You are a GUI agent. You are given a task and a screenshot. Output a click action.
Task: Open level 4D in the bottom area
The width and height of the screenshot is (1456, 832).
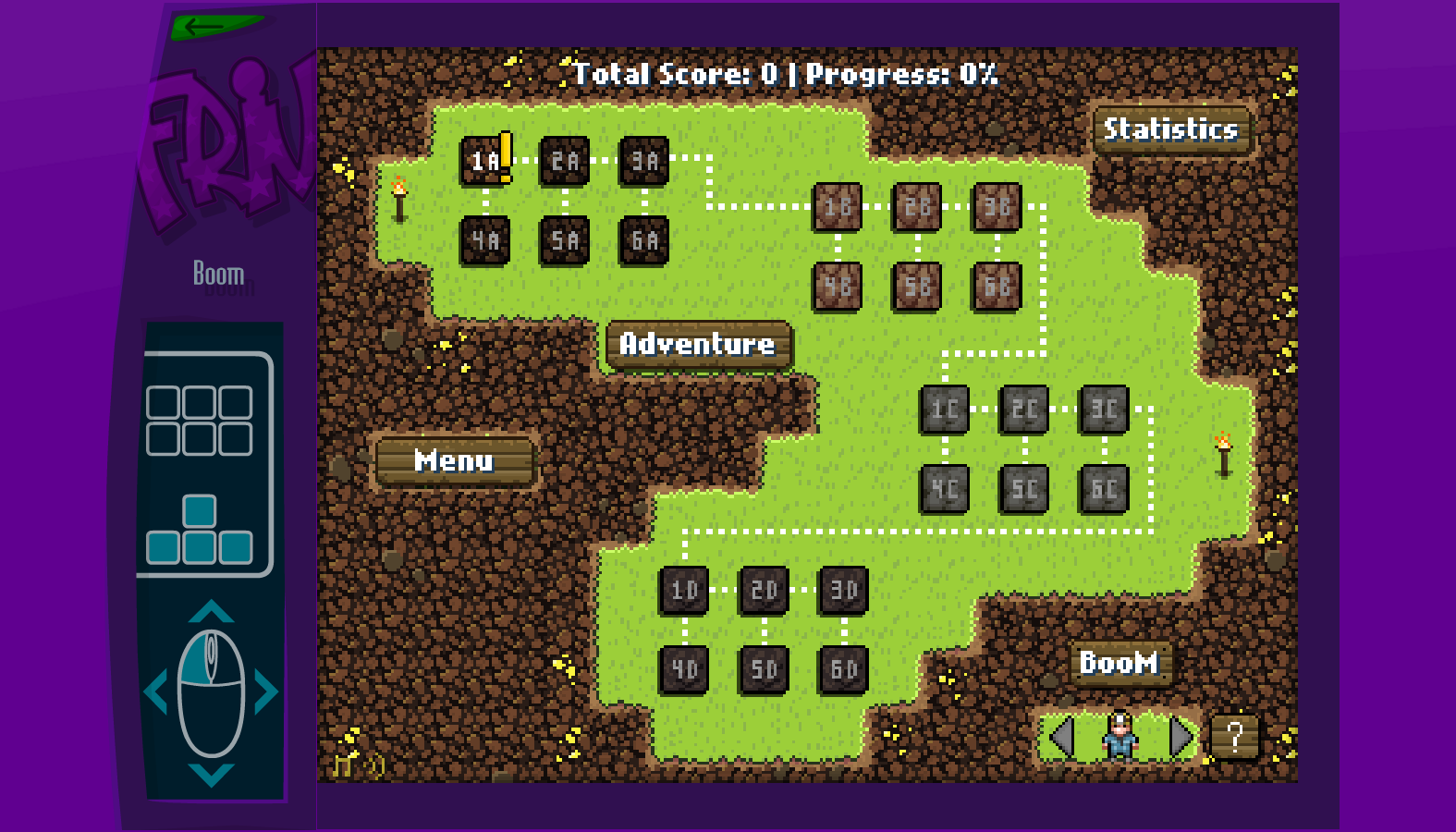[684, 667]
